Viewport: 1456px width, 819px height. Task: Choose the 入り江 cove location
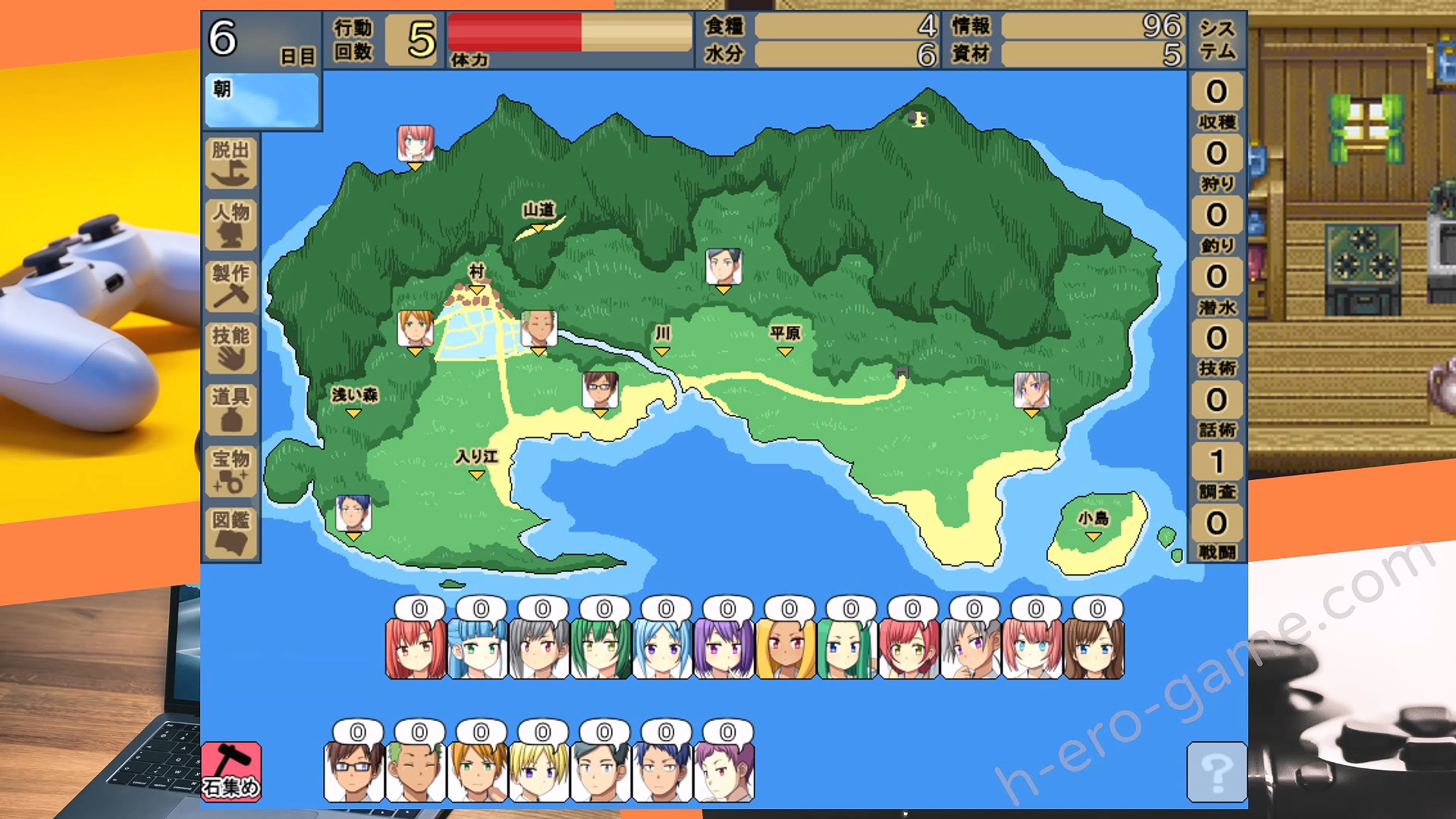click(476, 463)
